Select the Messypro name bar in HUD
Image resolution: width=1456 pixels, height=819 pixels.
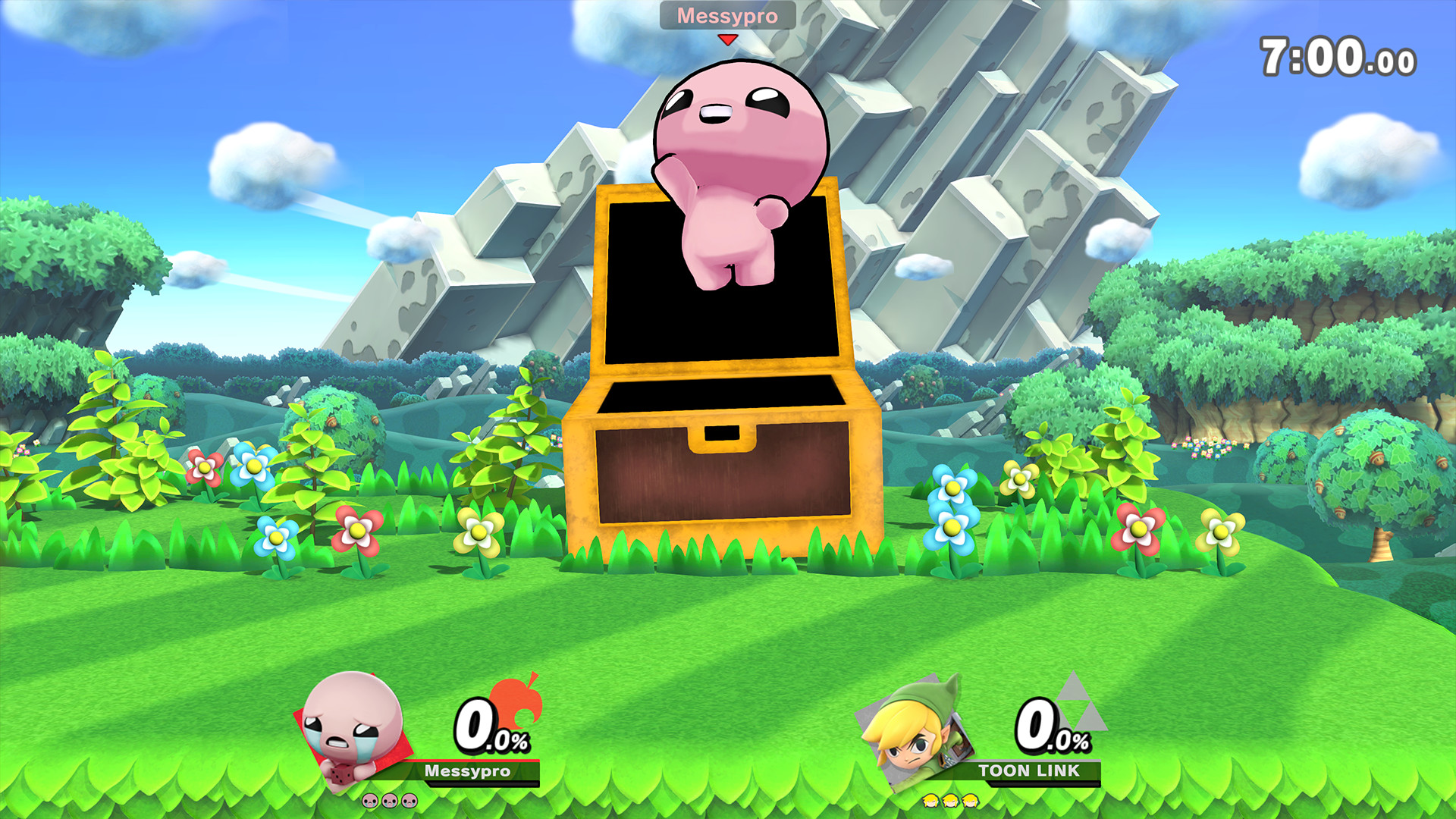(467, 771)
